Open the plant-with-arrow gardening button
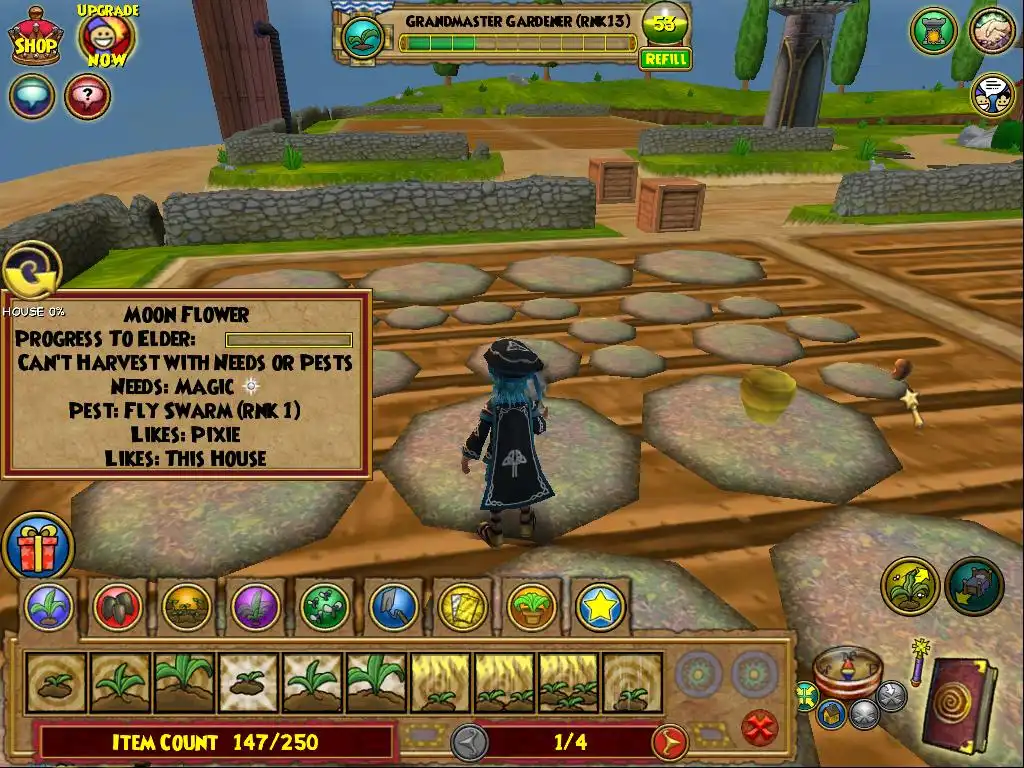Viewport: 1024px width, 768px height. [910, 586]
